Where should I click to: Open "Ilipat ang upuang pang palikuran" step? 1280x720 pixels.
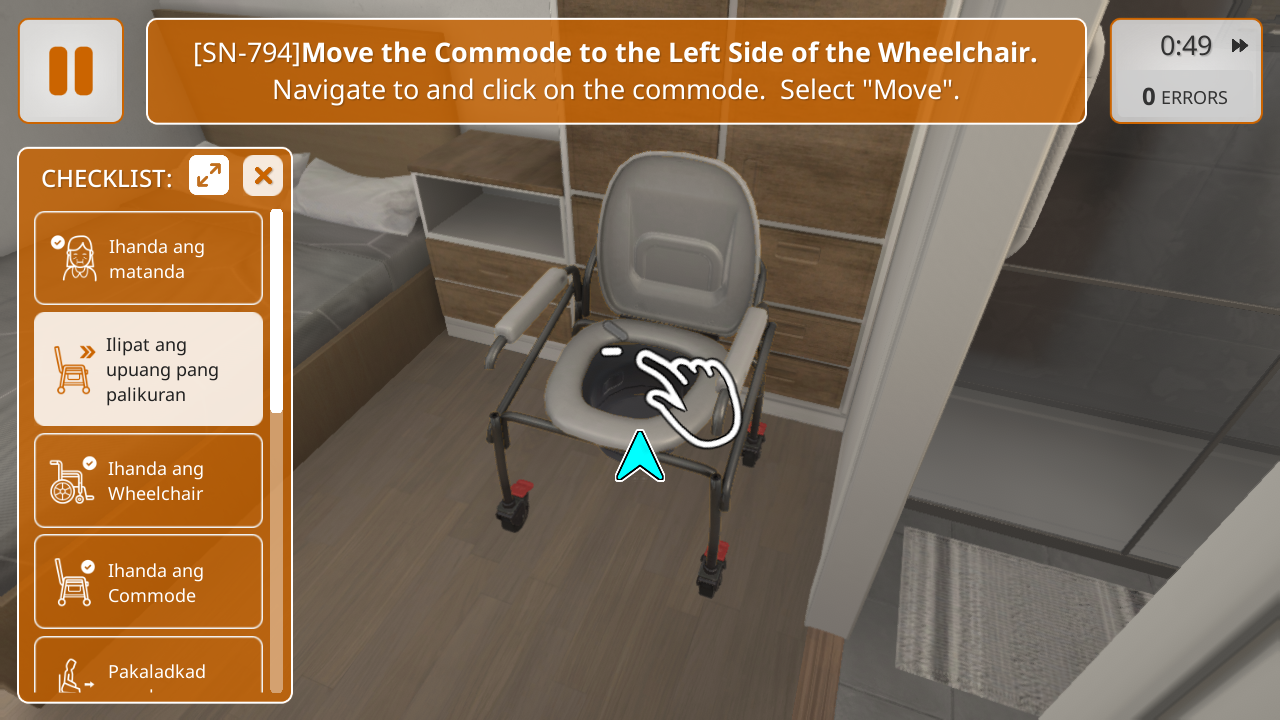(x=148, y=369)
